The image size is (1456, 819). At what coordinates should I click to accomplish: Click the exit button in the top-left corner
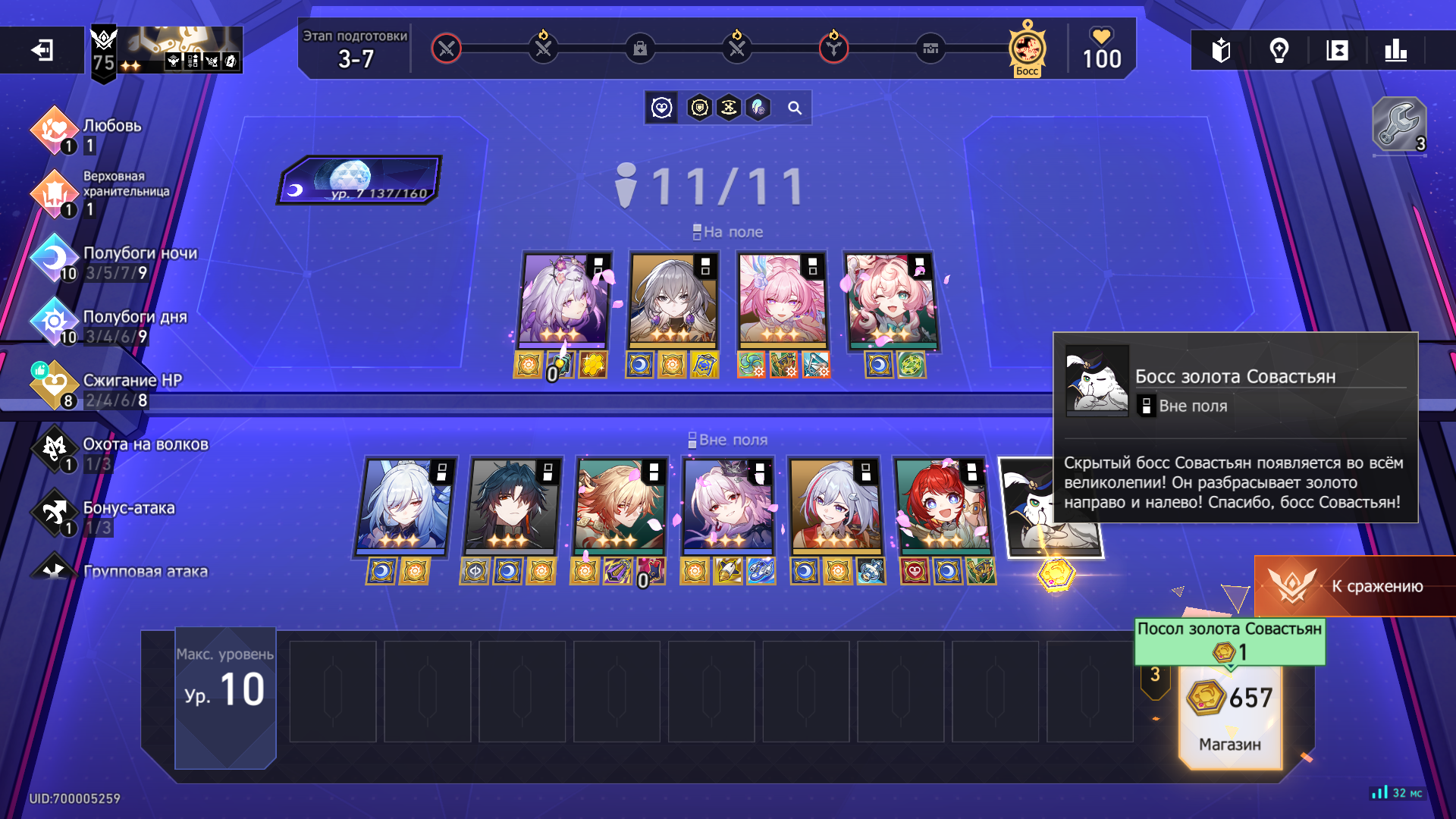42,51
